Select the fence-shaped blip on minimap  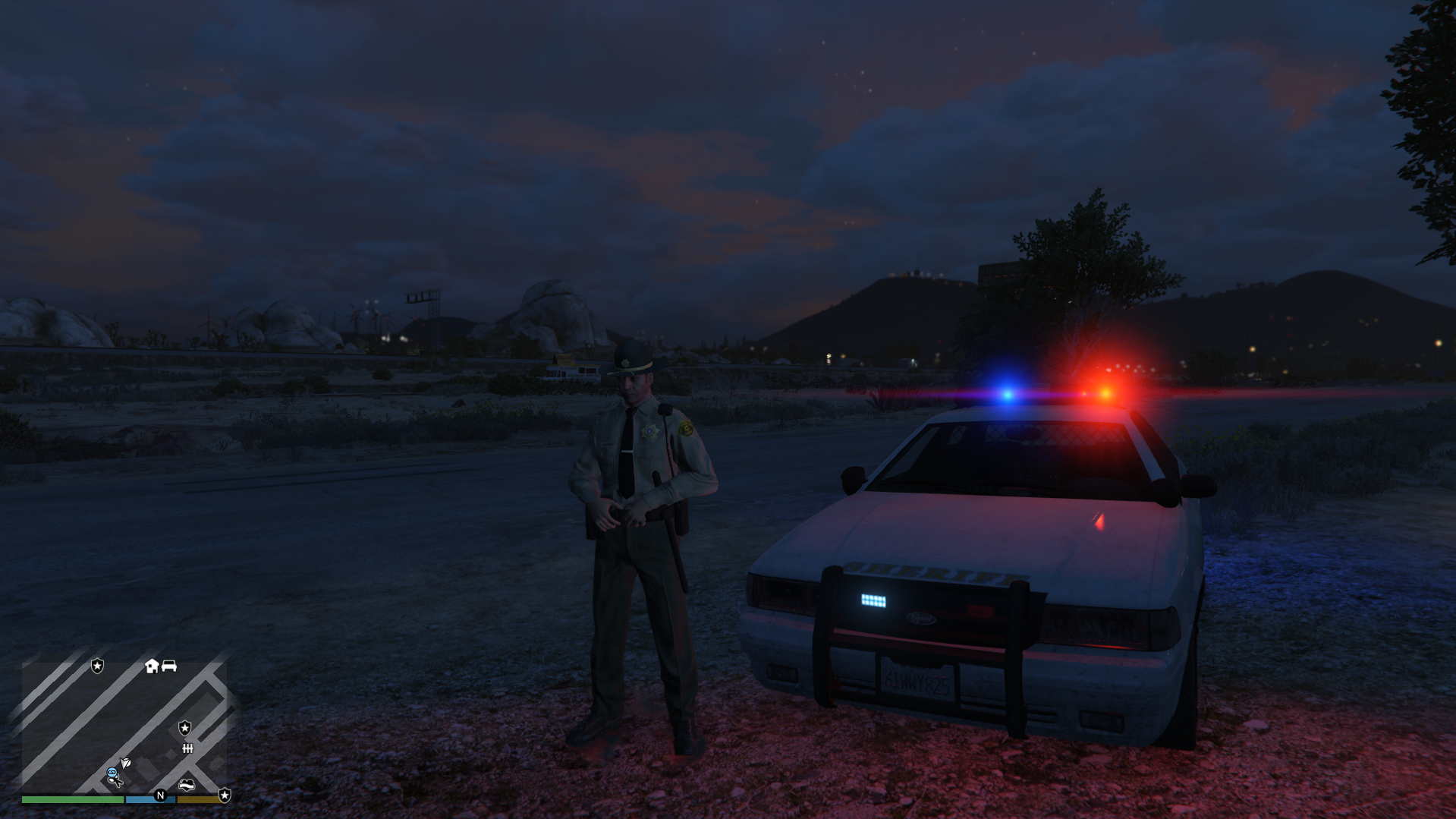[187, 748]
